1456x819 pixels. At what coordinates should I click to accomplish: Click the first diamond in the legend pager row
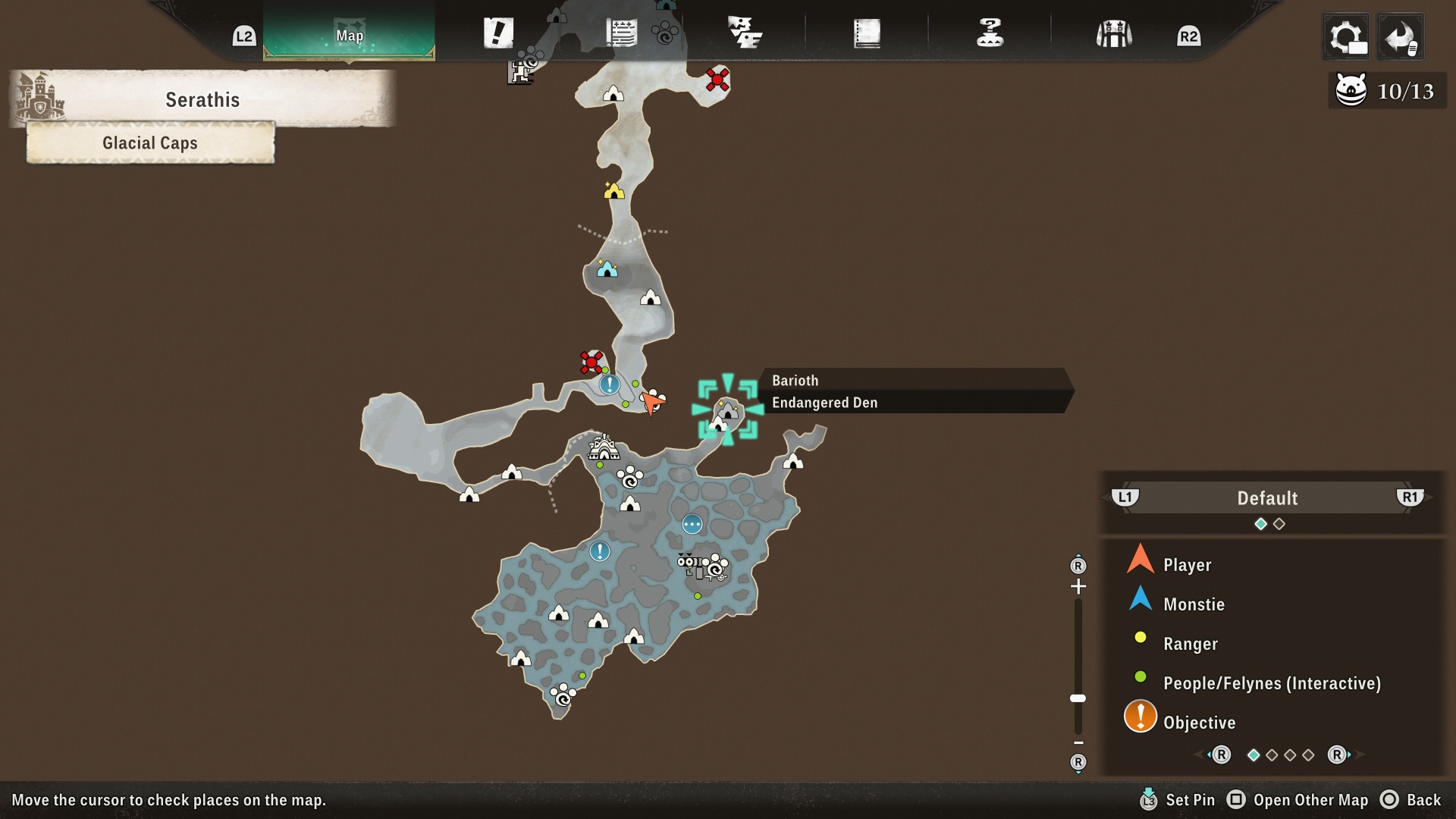click(1254, 755)
